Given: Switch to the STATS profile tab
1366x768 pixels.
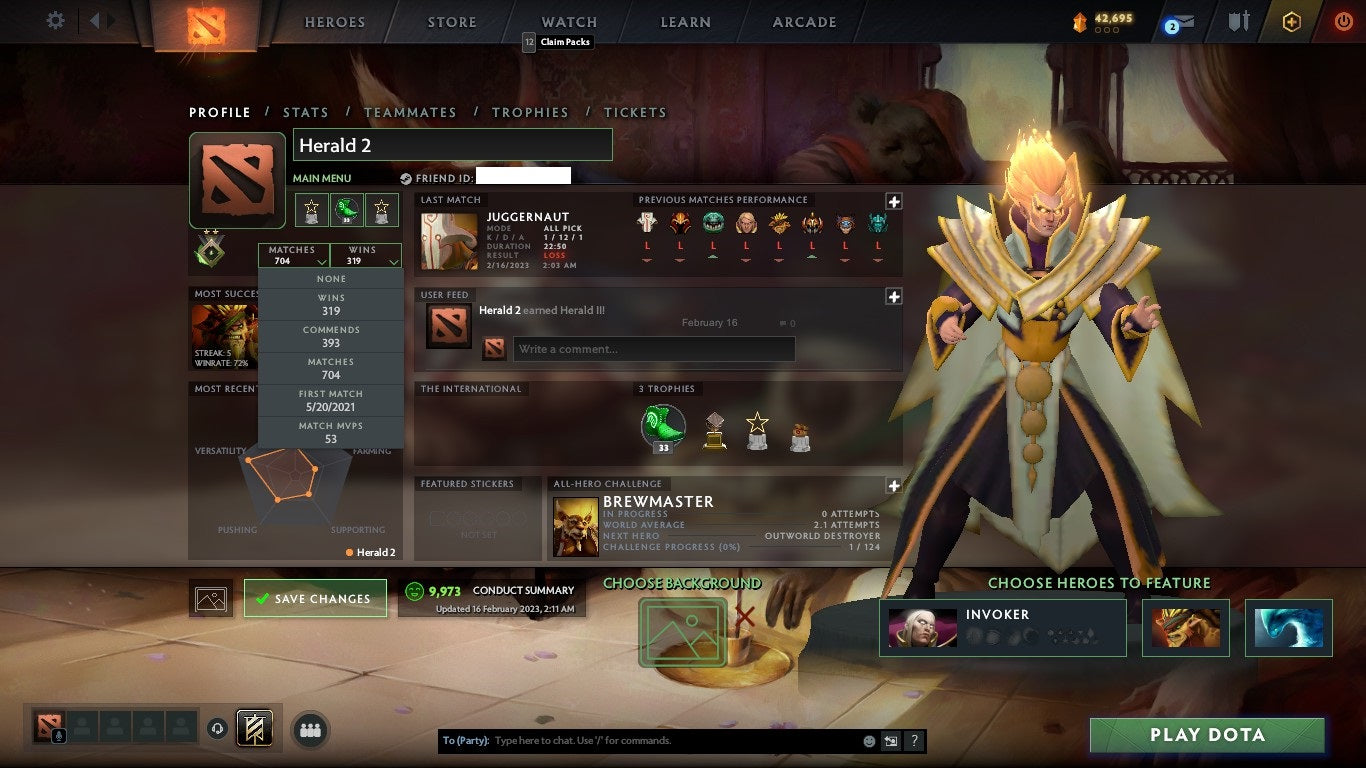Looking at the screenshot, I should (306, 112).
